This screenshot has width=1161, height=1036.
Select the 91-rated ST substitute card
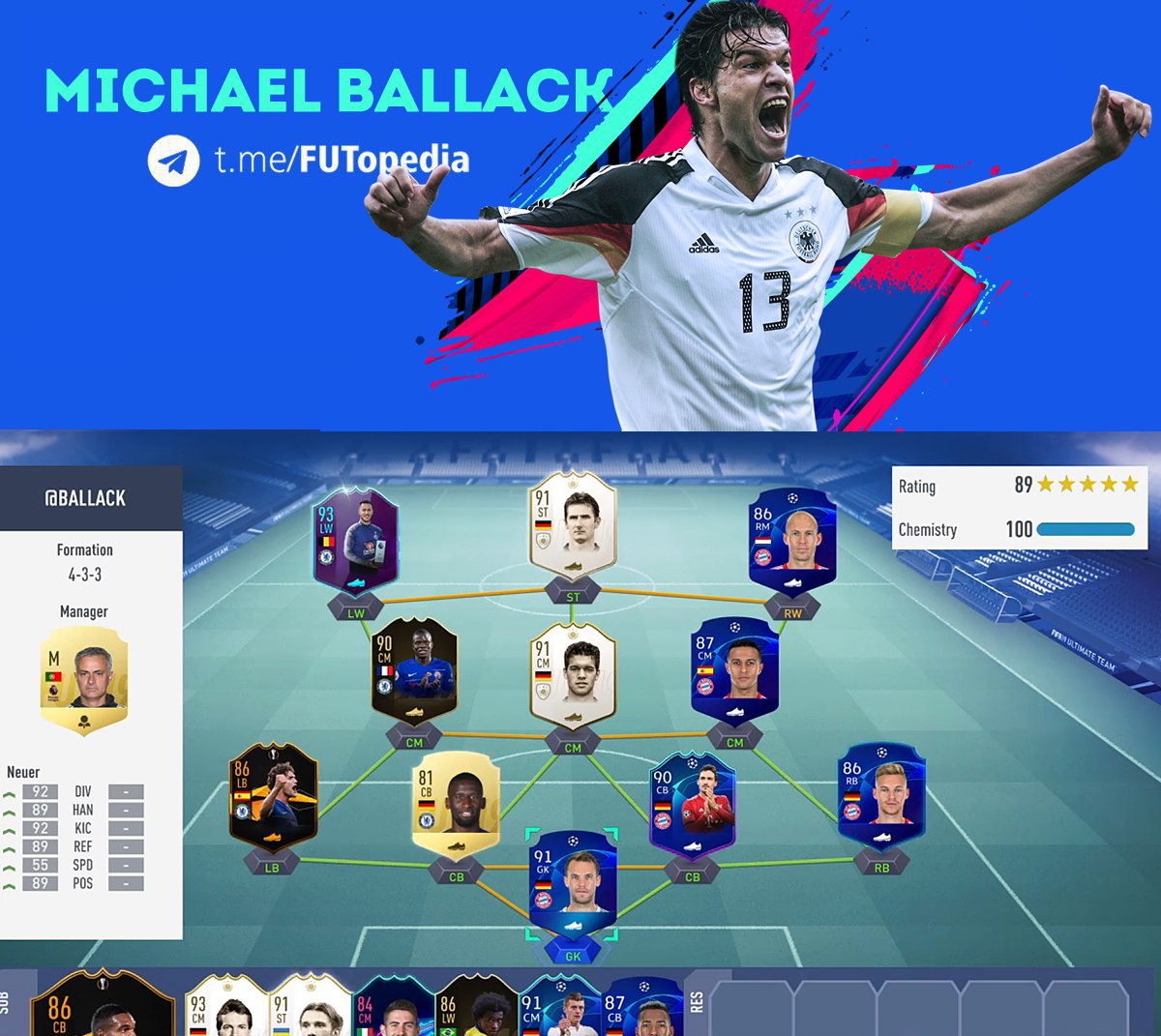point(310,1008)
